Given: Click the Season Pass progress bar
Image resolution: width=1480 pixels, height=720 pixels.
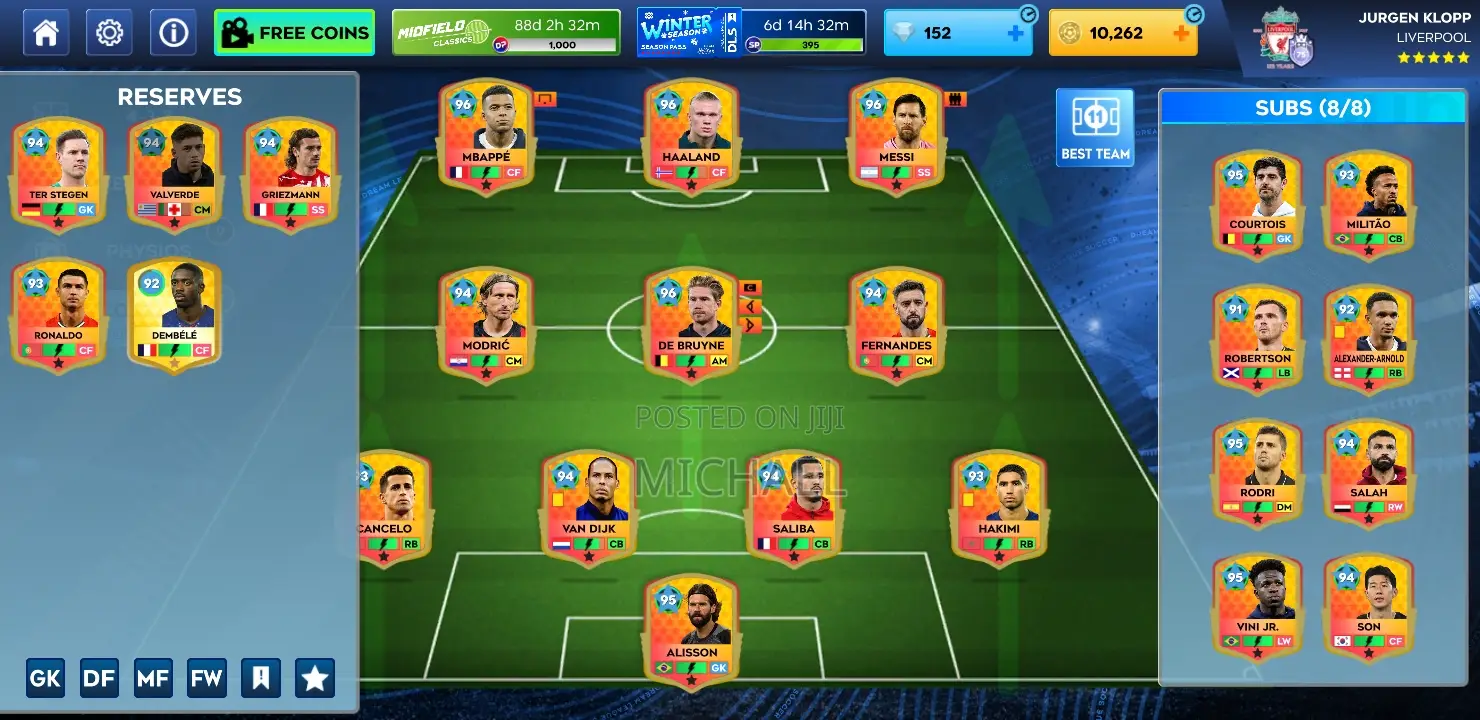Looking at the screenshot, I should tap(808, 45).
